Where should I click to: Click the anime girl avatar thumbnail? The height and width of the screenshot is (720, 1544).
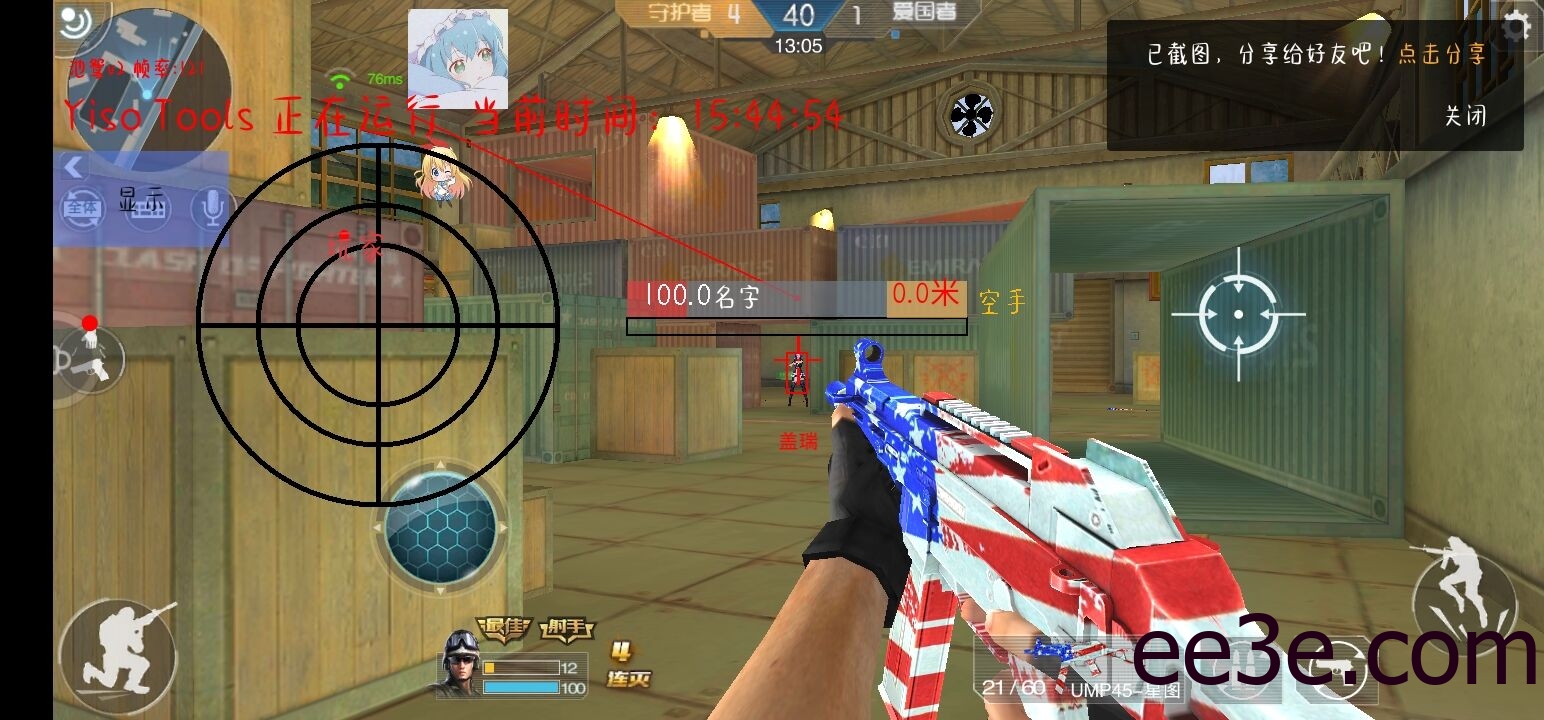(x=457, y=58)
